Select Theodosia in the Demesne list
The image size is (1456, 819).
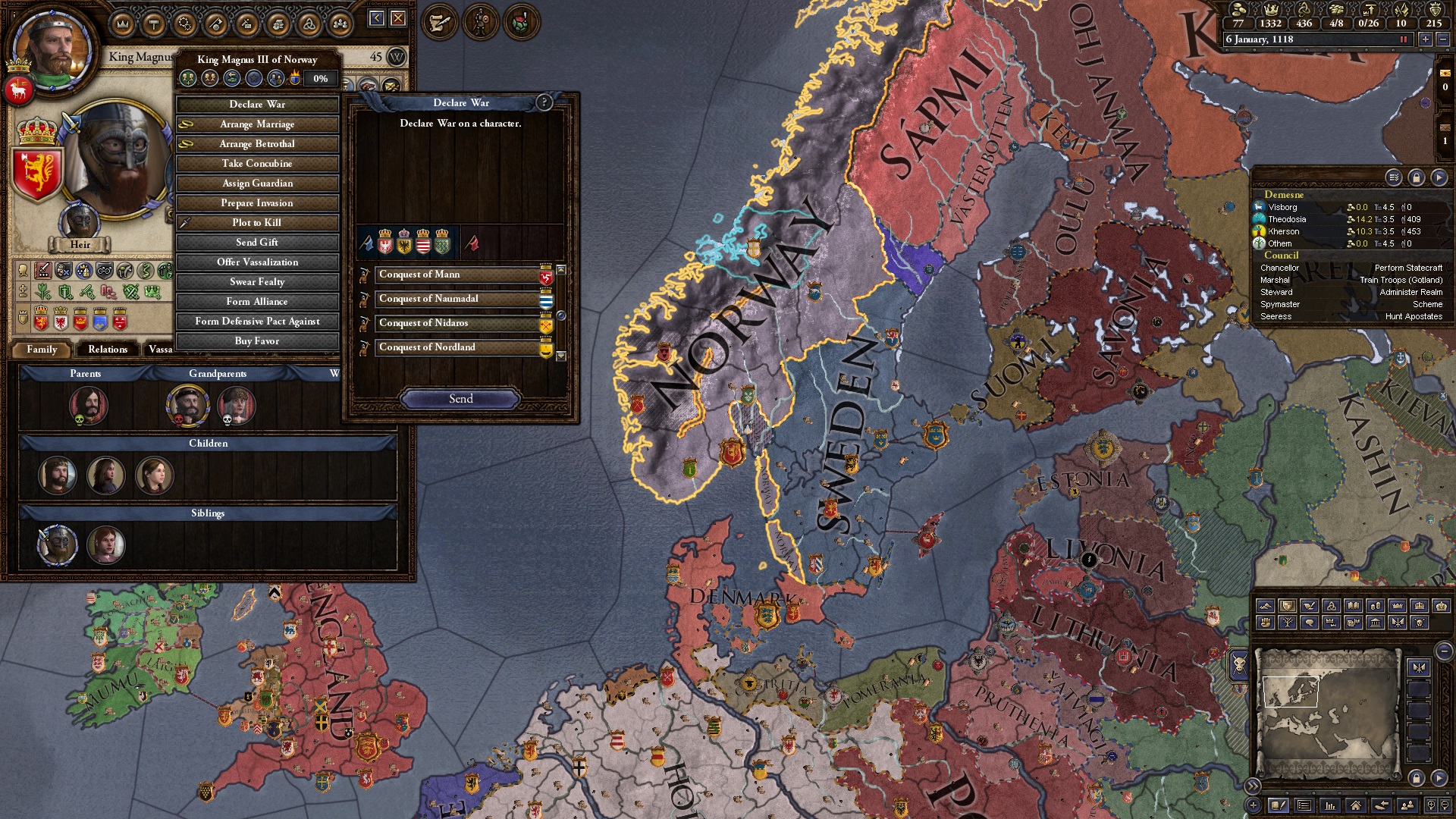coord(1287,219)
